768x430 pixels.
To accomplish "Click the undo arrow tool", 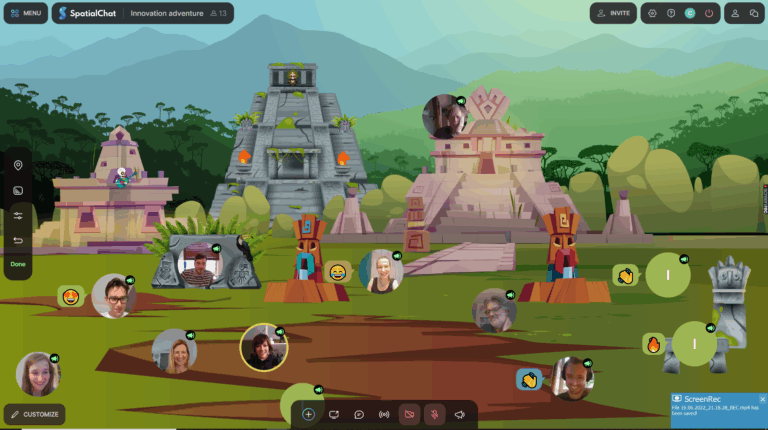I will click(x=18, y=240).
